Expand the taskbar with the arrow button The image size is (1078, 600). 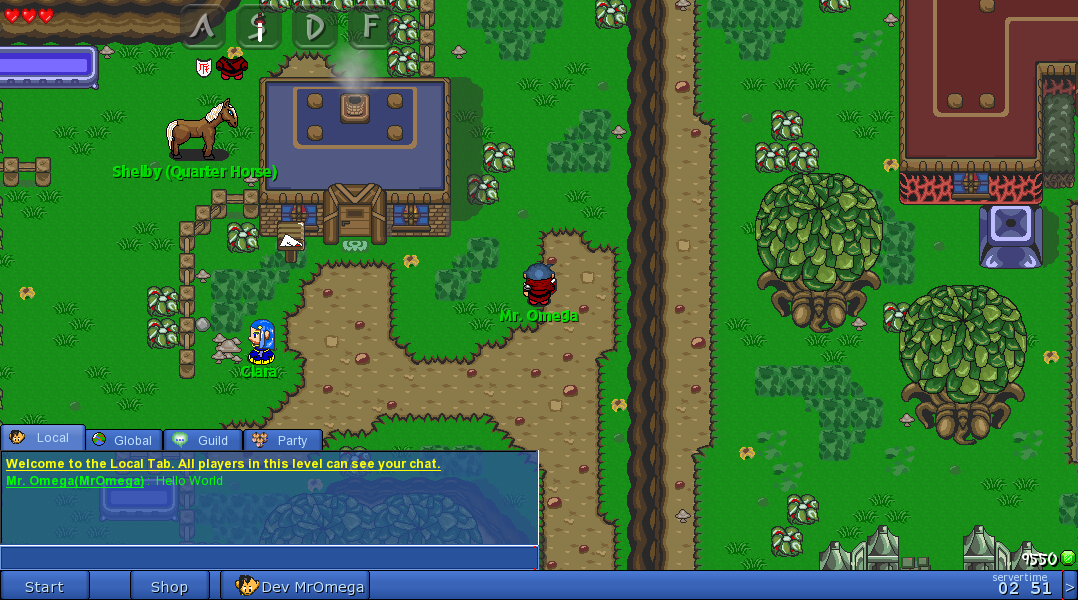click(1069, 587)
